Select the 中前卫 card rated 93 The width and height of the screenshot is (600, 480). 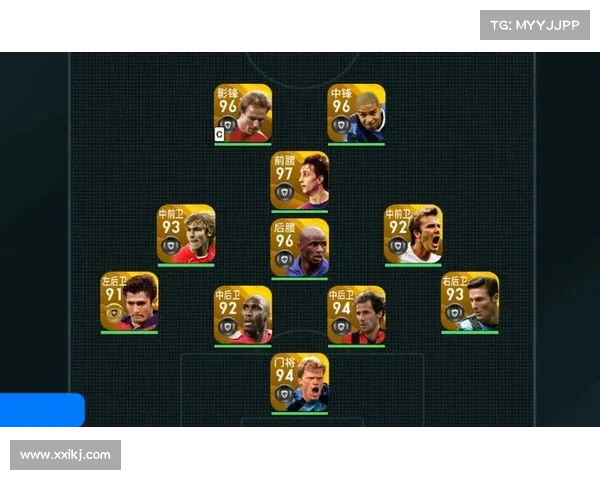click(185, 234)
